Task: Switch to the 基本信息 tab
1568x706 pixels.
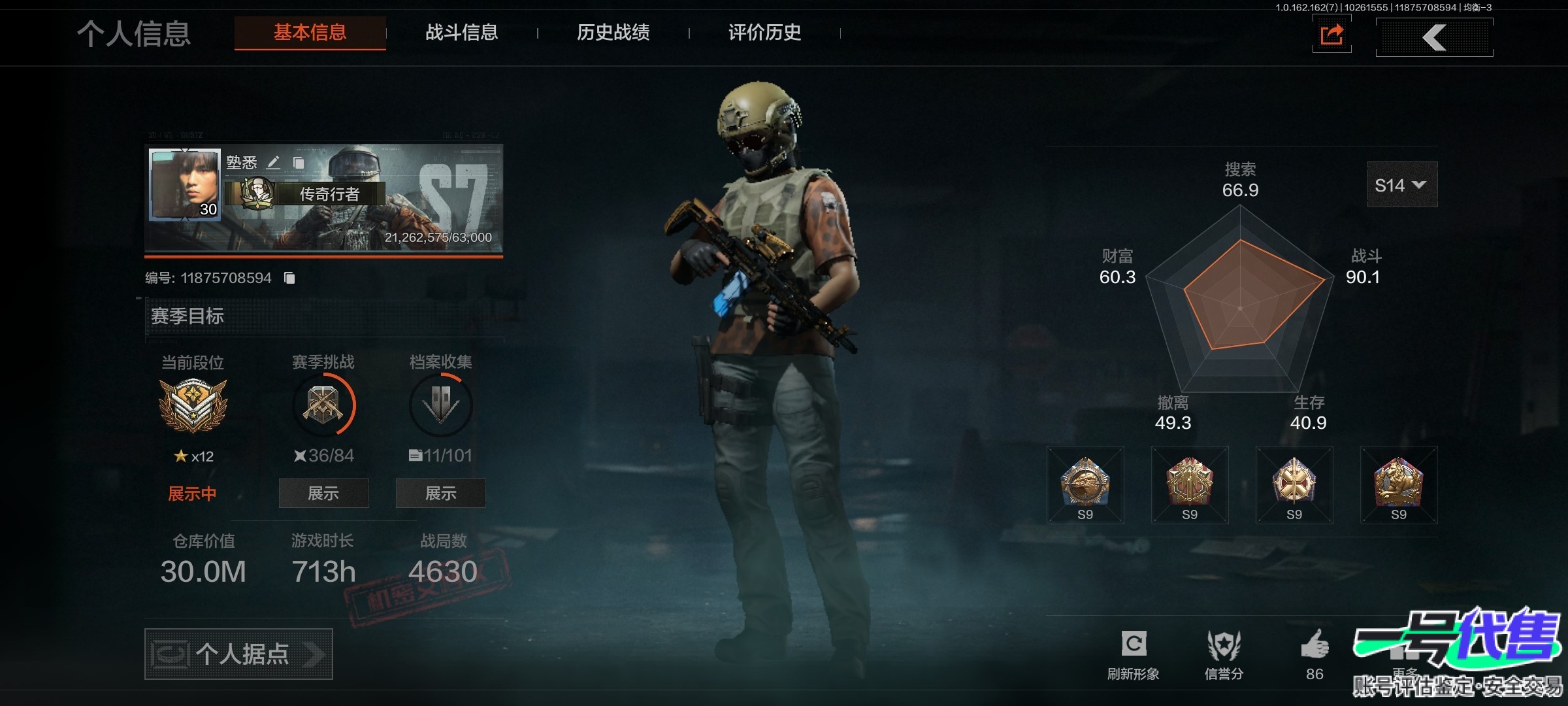Action: click(310, 33)
